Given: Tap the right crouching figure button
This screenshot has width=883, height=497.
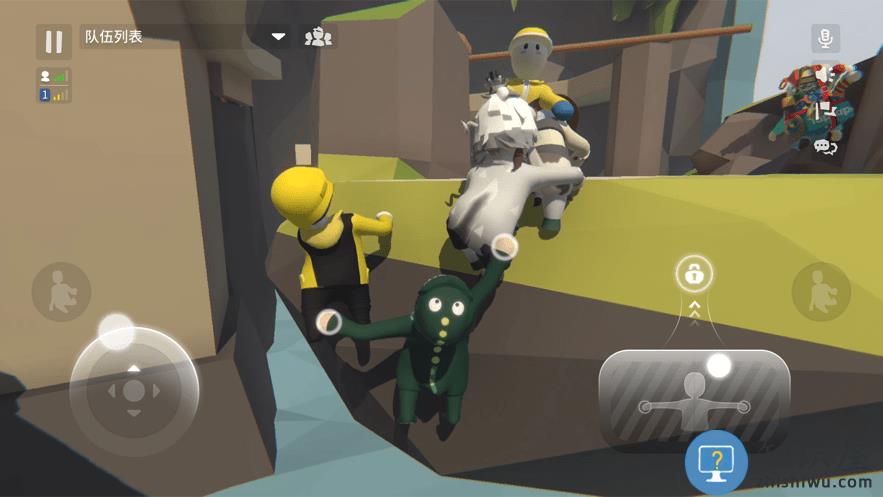Looking at the screenshot, I should [821, 292].
